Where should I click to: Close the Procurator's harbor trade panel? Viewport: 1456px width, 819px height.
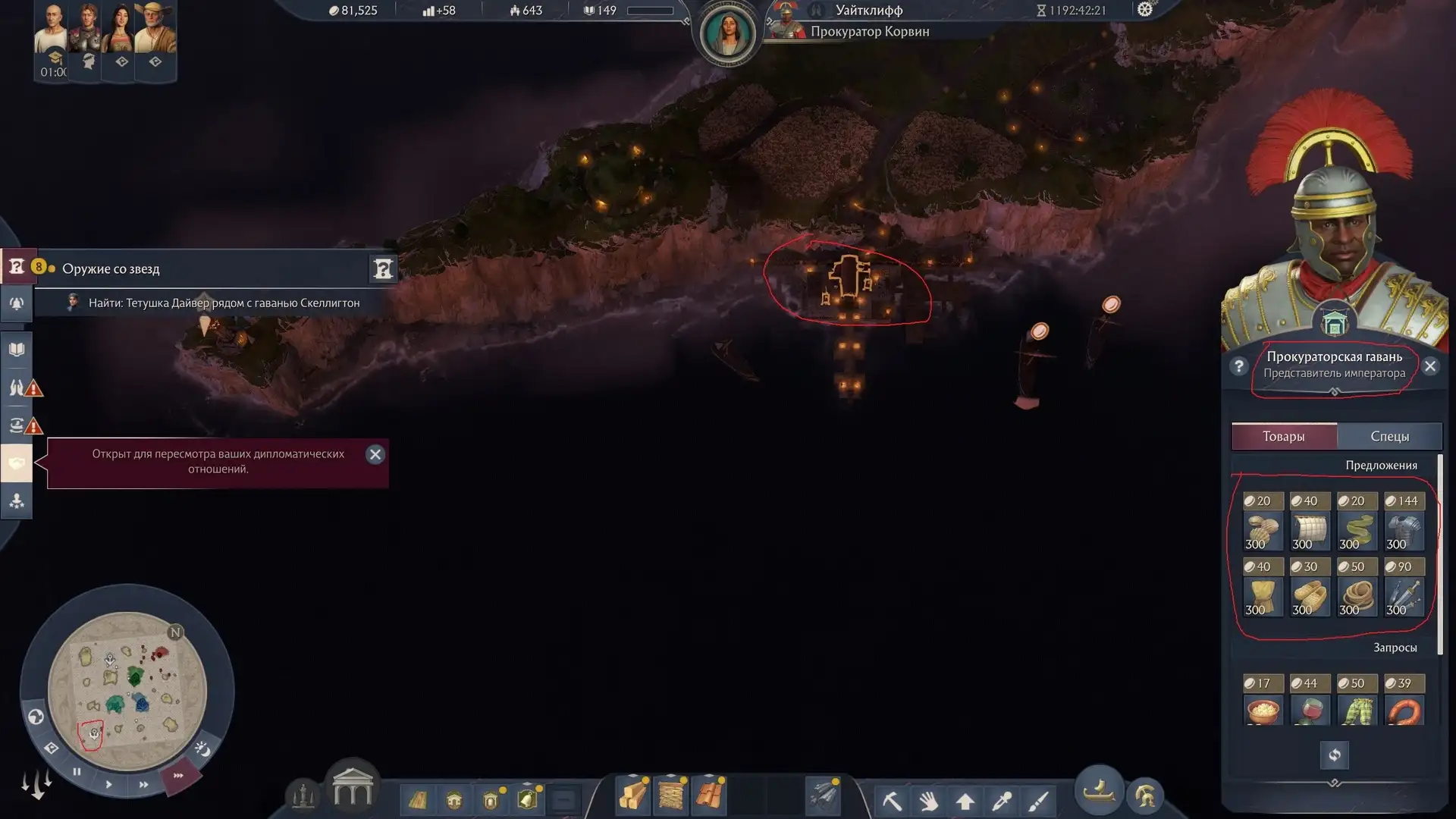click(1430, 367)
